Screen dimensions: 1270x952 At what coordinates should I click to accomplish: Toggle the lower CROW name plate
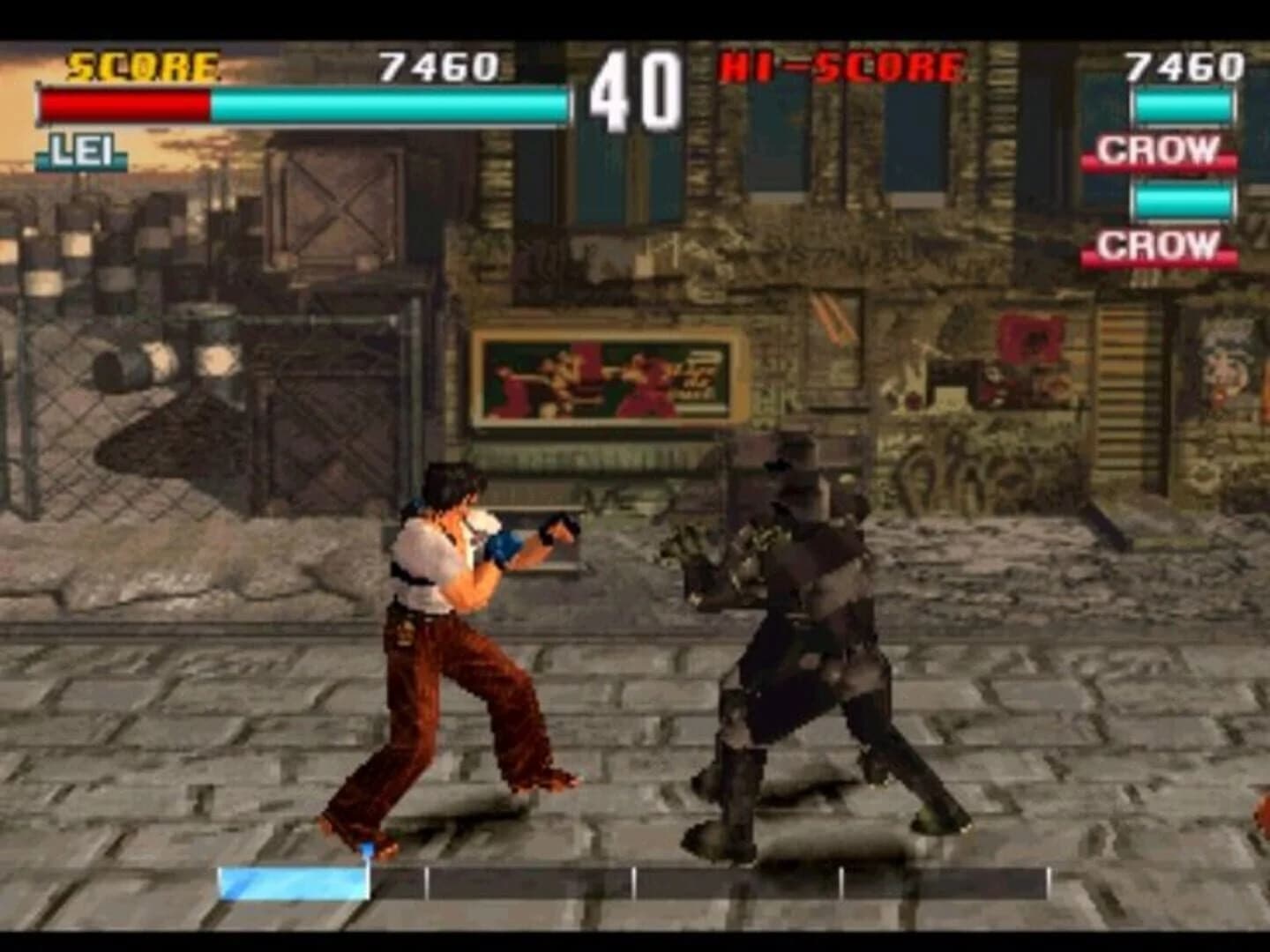pyautogui.click(x=1157, y=245)
